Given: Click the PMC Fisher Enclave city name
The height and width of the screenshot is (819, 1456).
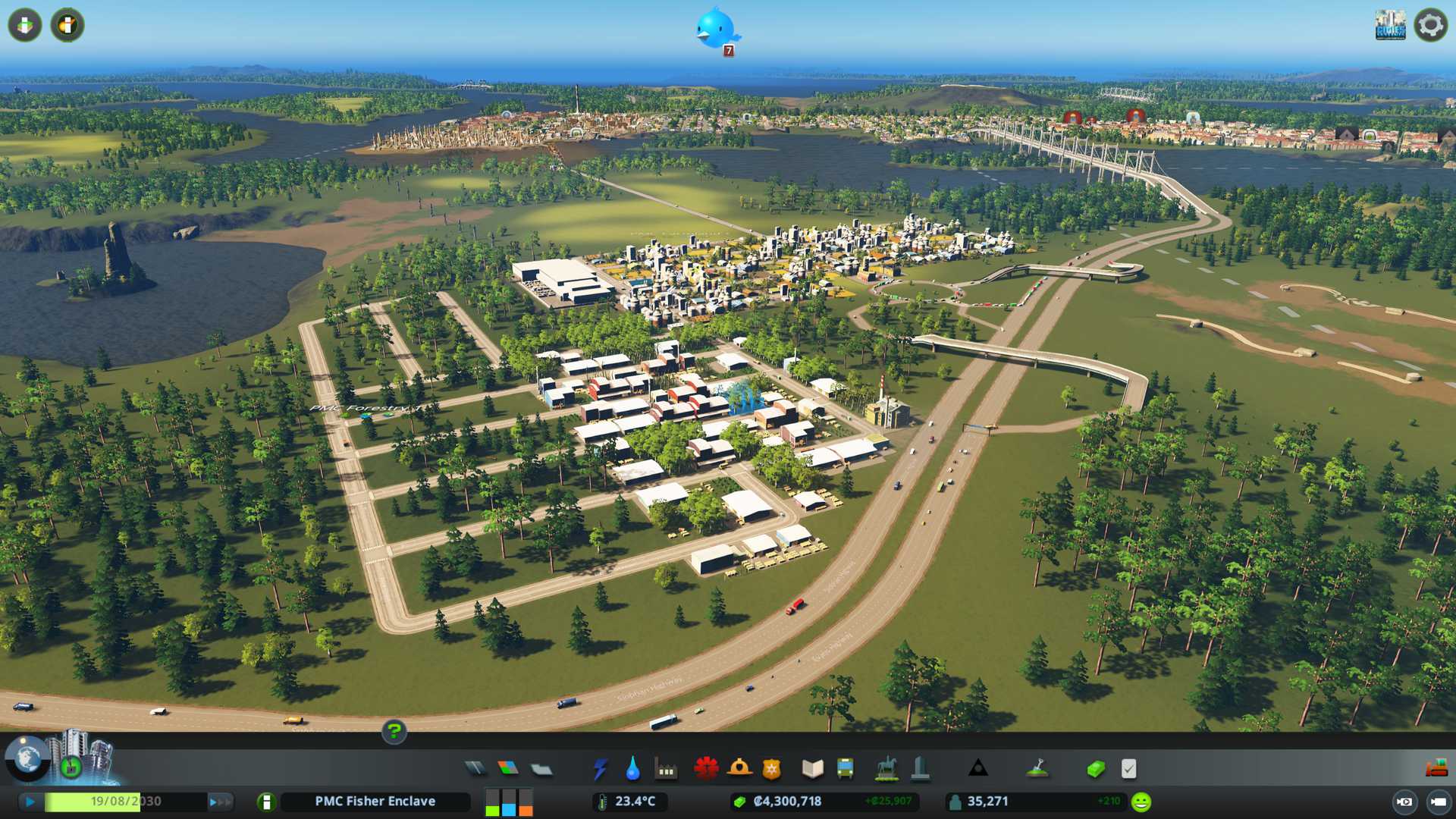Looking at the screenshot, I should pyautogui.click(x=375, y=802).
